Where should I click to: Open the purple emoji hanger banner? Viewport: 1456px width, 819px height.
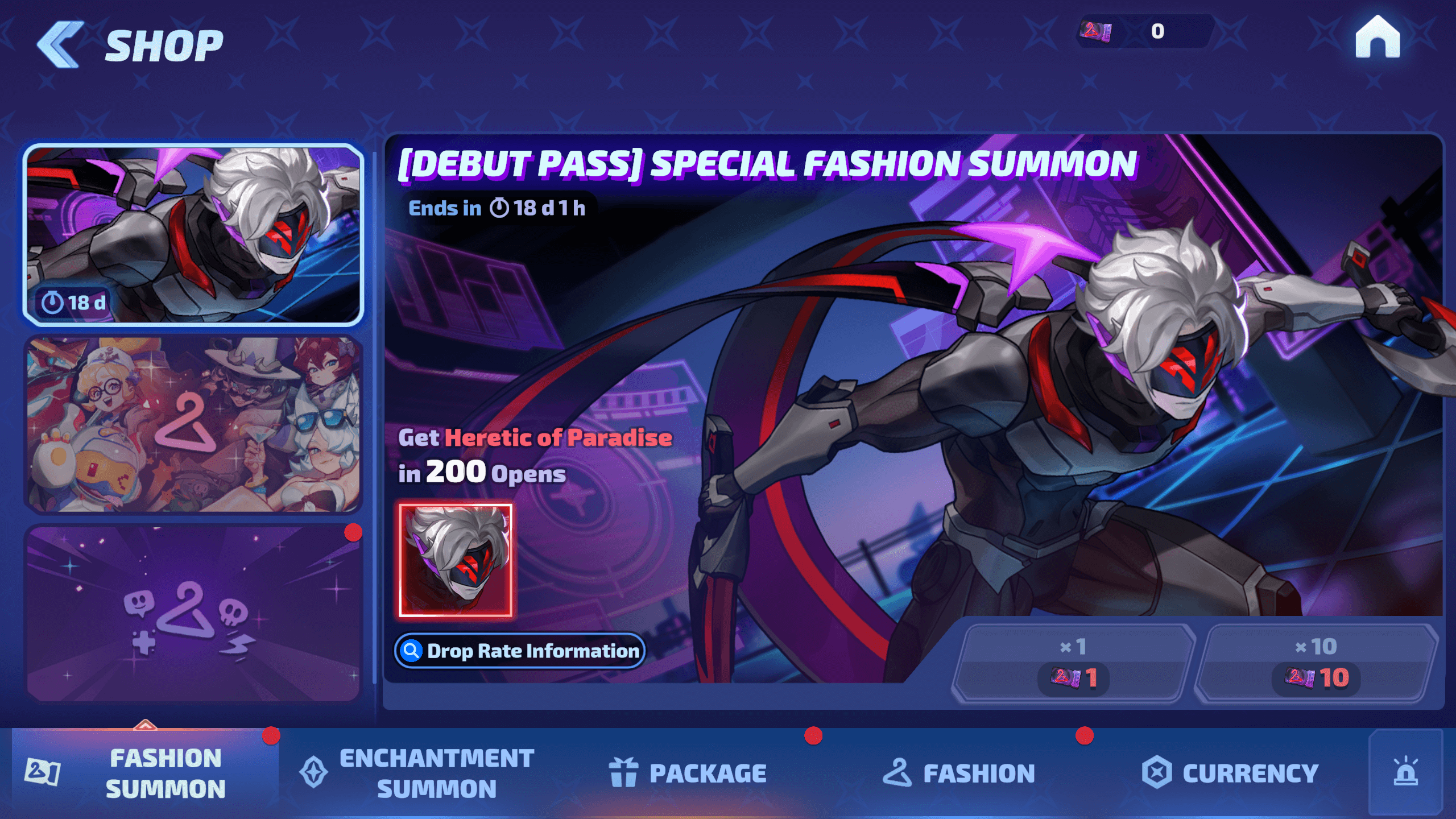tap(193, 614)
